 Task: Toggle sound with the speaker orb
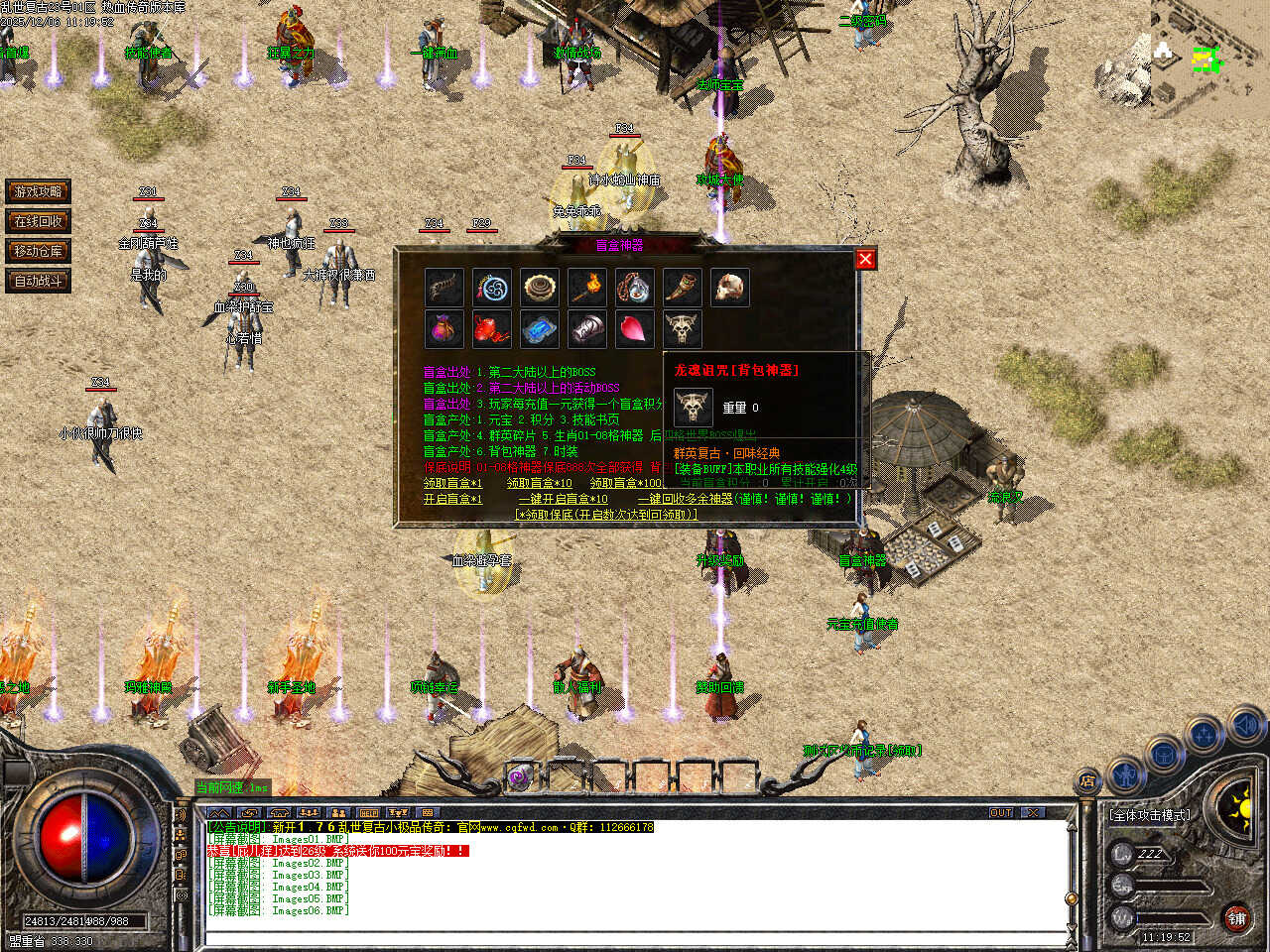1245,726
